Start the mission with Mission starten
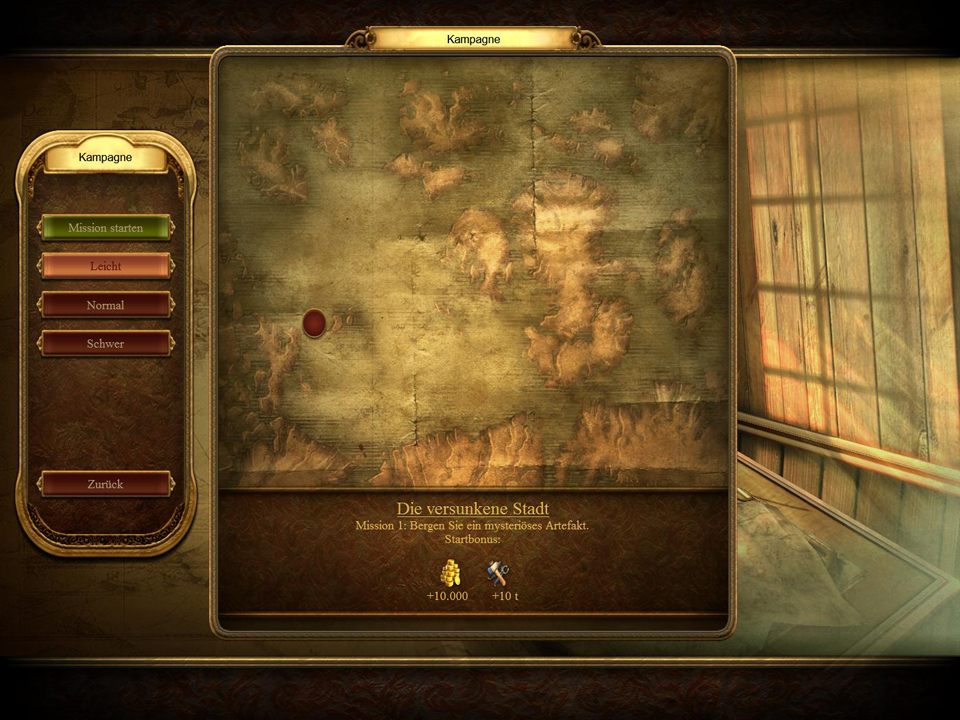The image size is (960, 720). (x=105, y=228)
